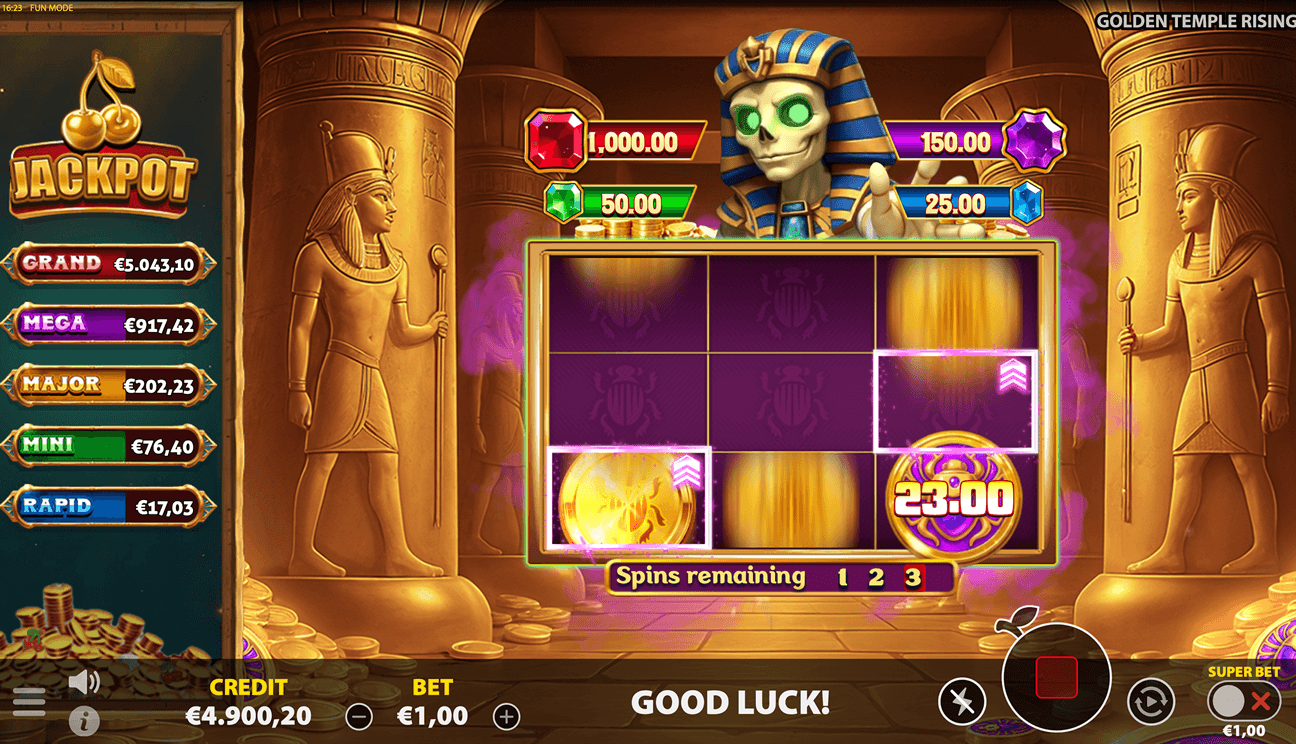Click the 23.00 purple scarab coin
Screen dimensions: 1296x744
955,498
